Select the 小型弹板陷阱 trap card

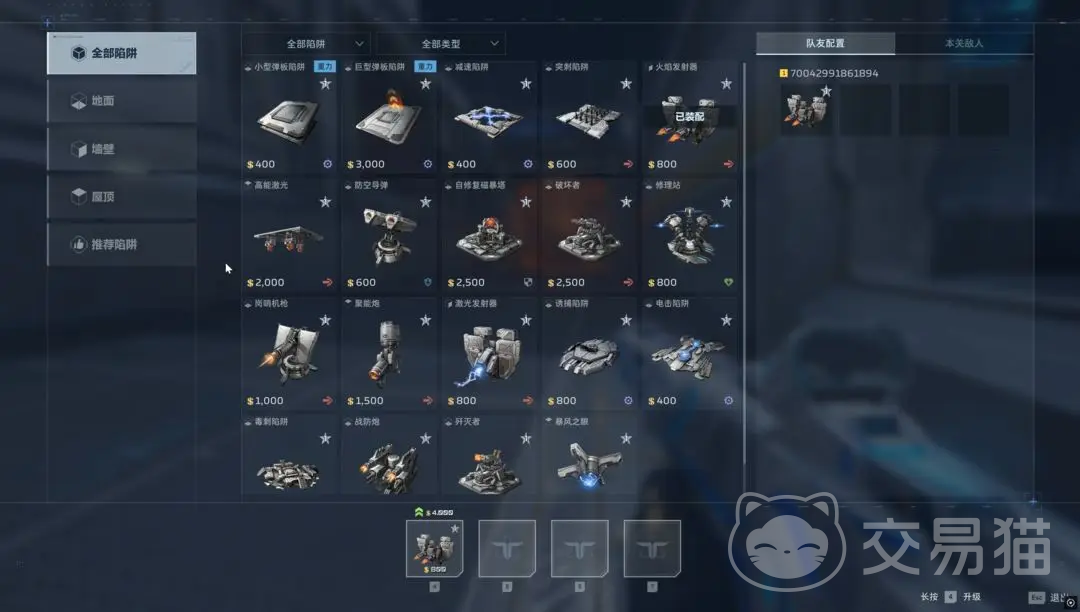click(289, 118)
